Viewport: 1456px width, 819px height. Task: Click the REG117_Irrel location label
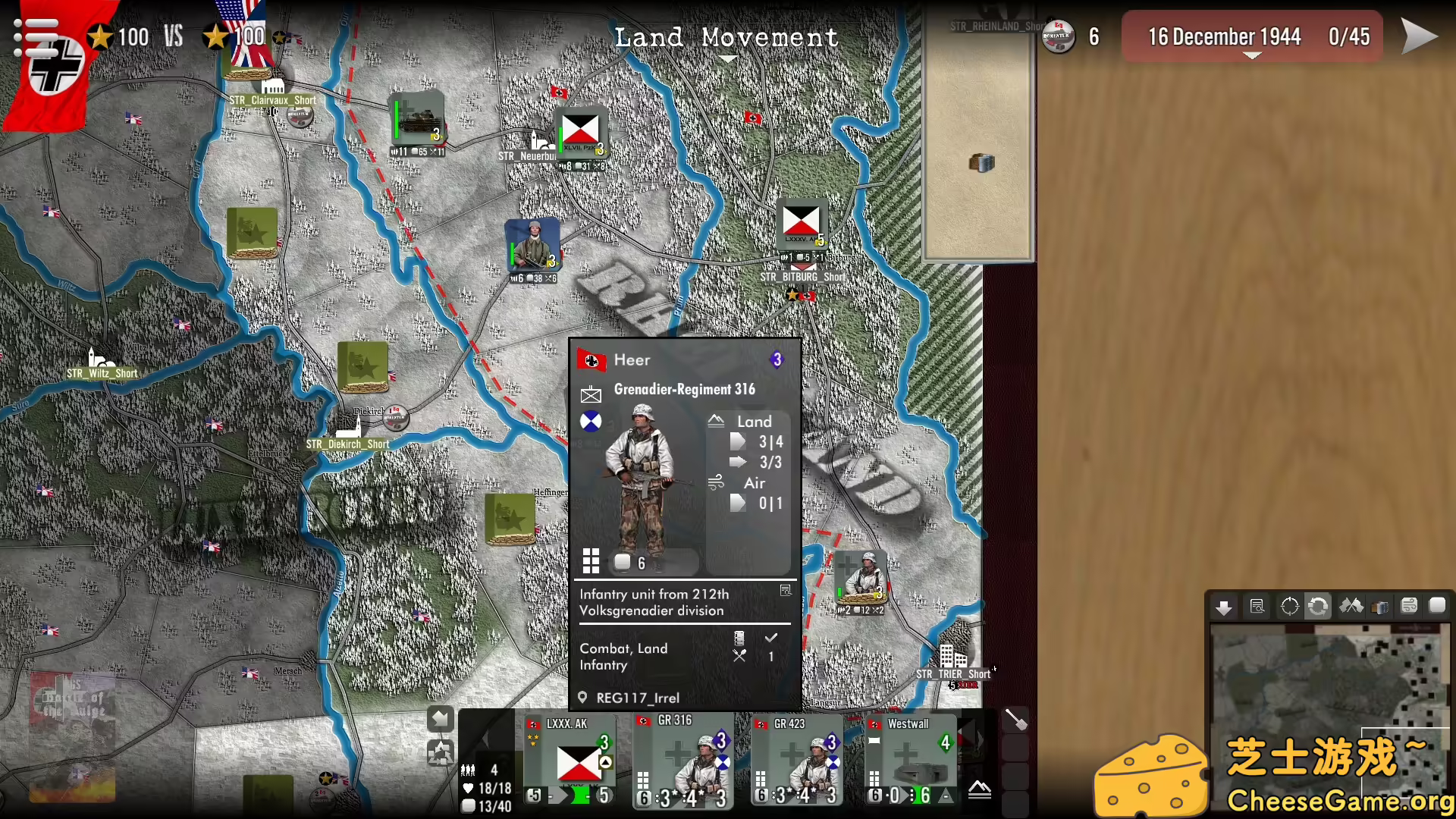tap(637, 698)
